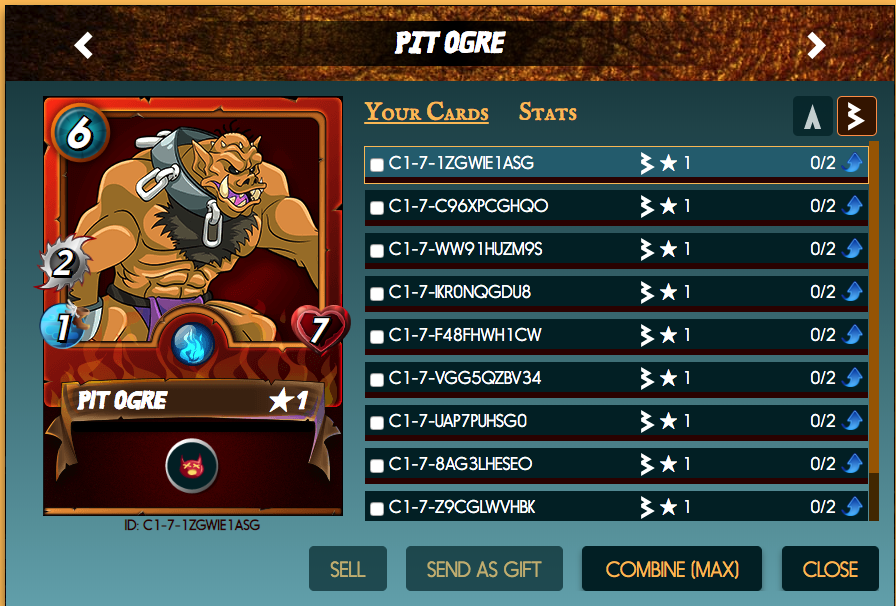Close the Pit Ogre card window
Viewport: 896px width, 606px height.
(x=830, y=569)
